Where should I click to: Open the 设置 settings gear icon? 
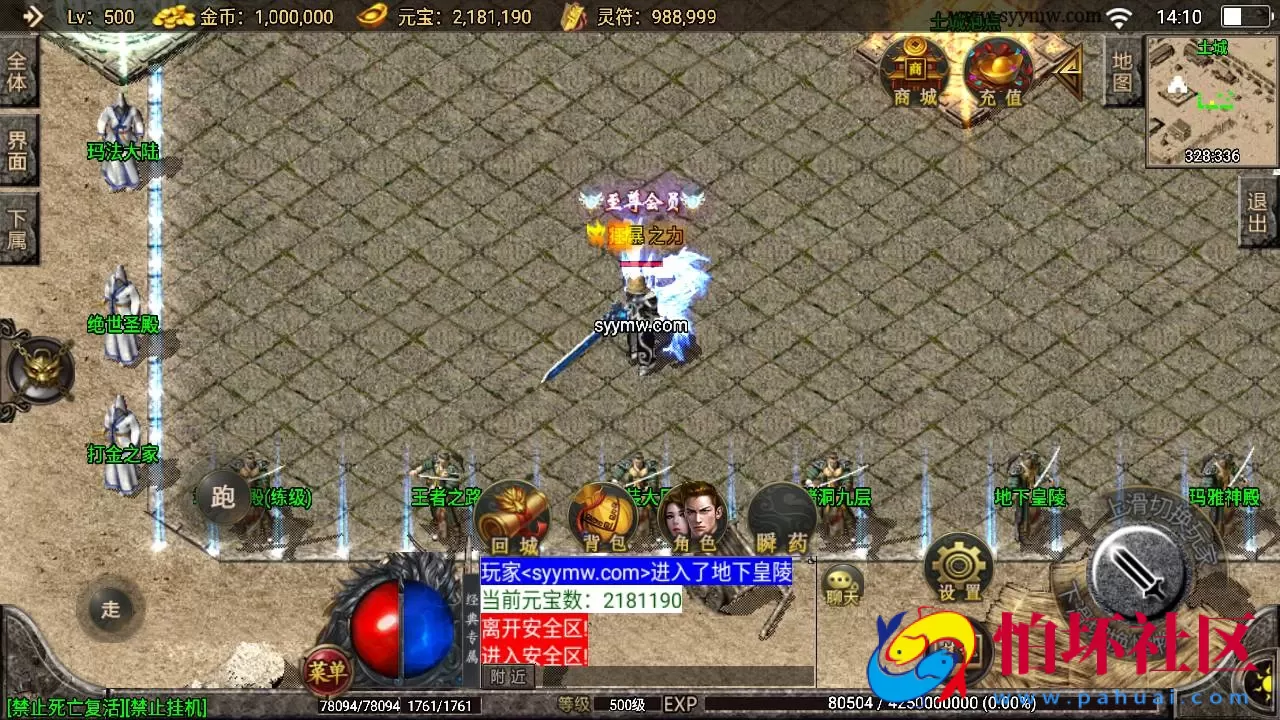[957, 568]
